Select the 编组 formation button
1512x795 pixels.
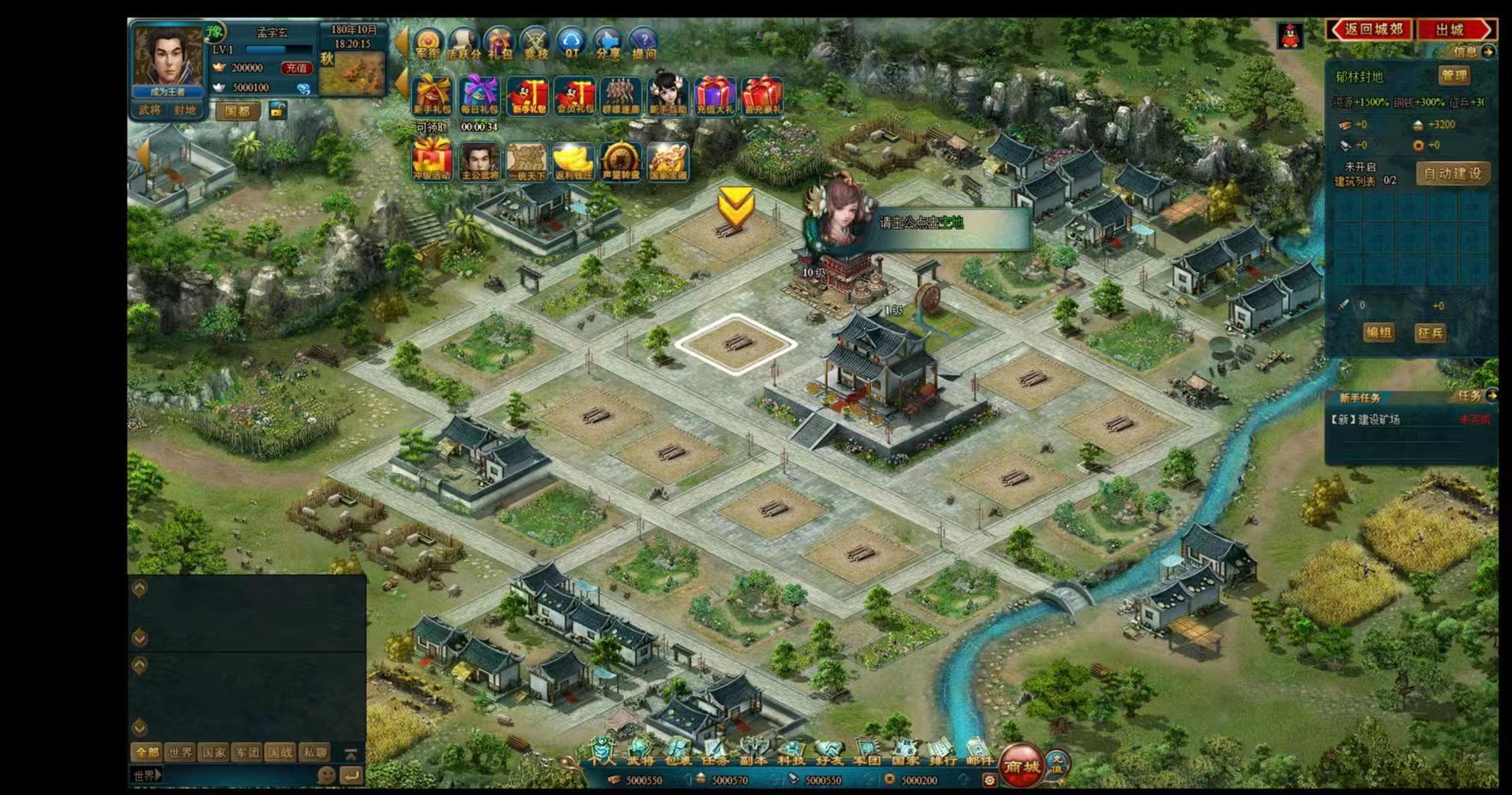coord(1378,332)
